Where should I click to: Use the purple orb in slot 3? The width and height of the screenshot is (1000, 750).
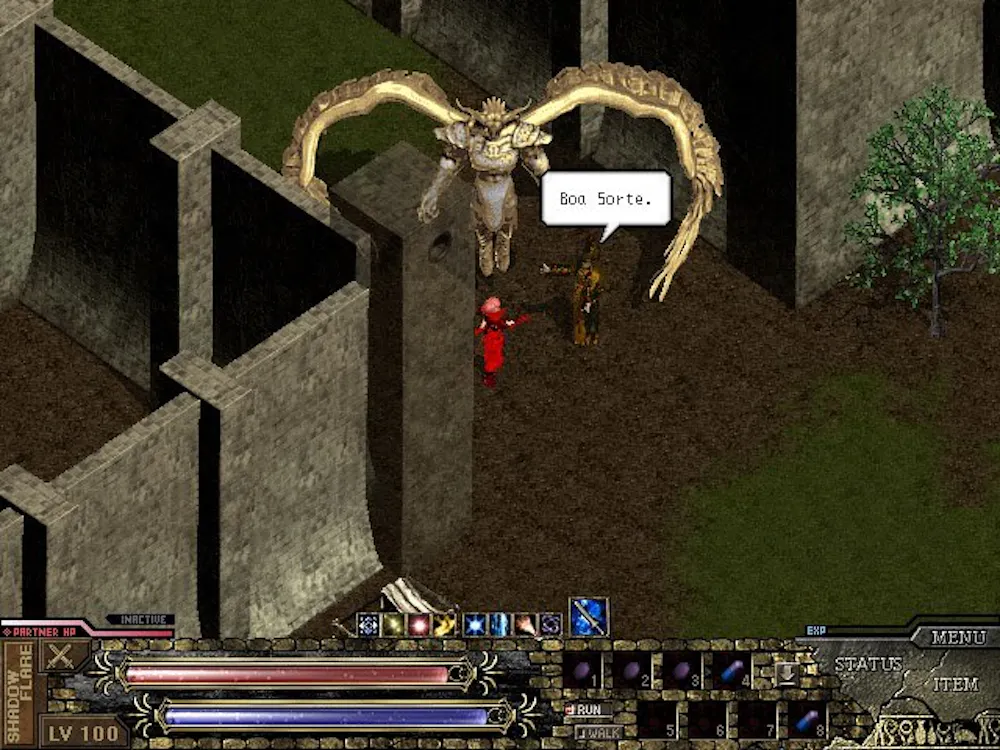point(682,670)
